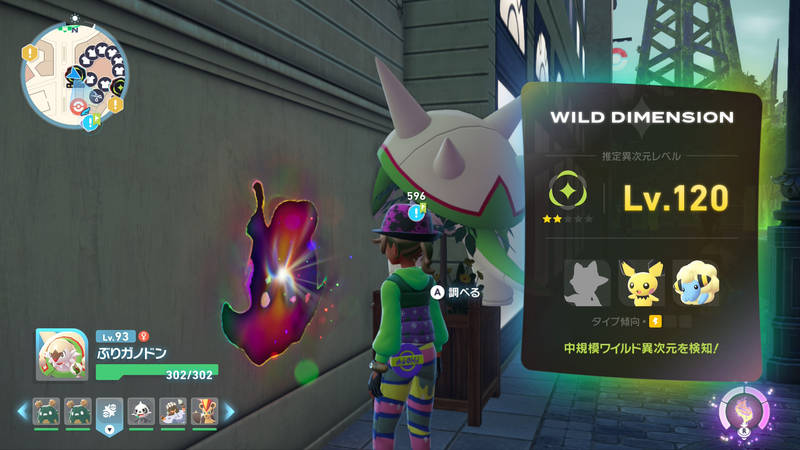Click the unknown silhouette Pokémon icon
The width and height of the screenshot is (800, 450).
click(x=587, y=283)
